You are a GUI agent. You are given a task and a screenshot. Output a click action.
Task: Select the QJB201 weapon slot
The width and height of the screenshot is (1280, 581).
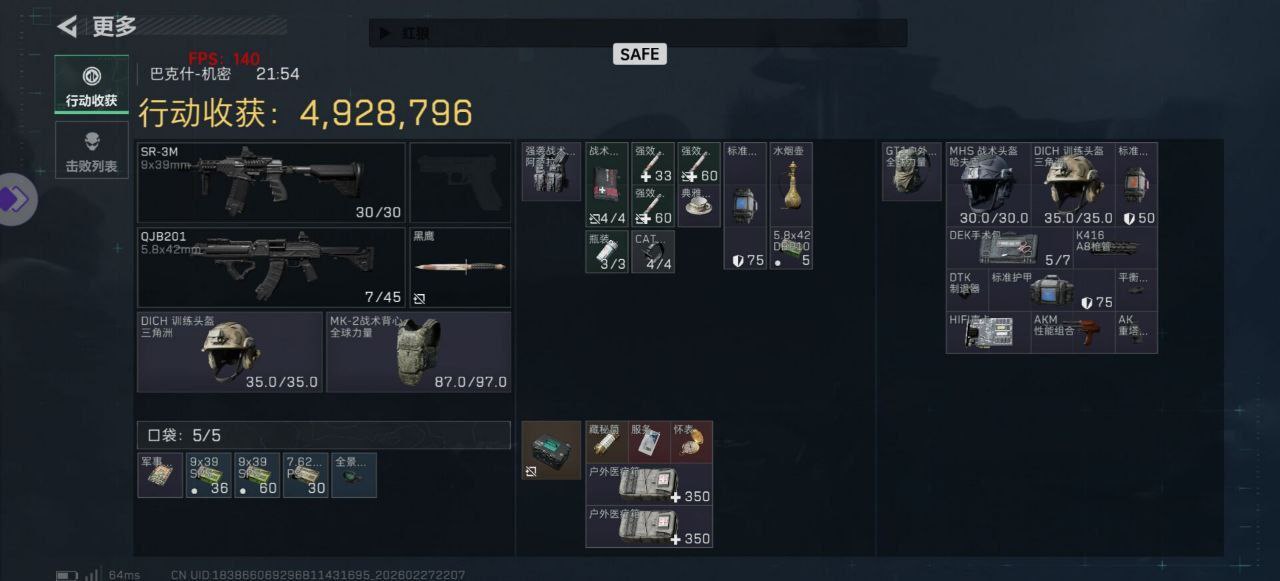click(271, 267)
